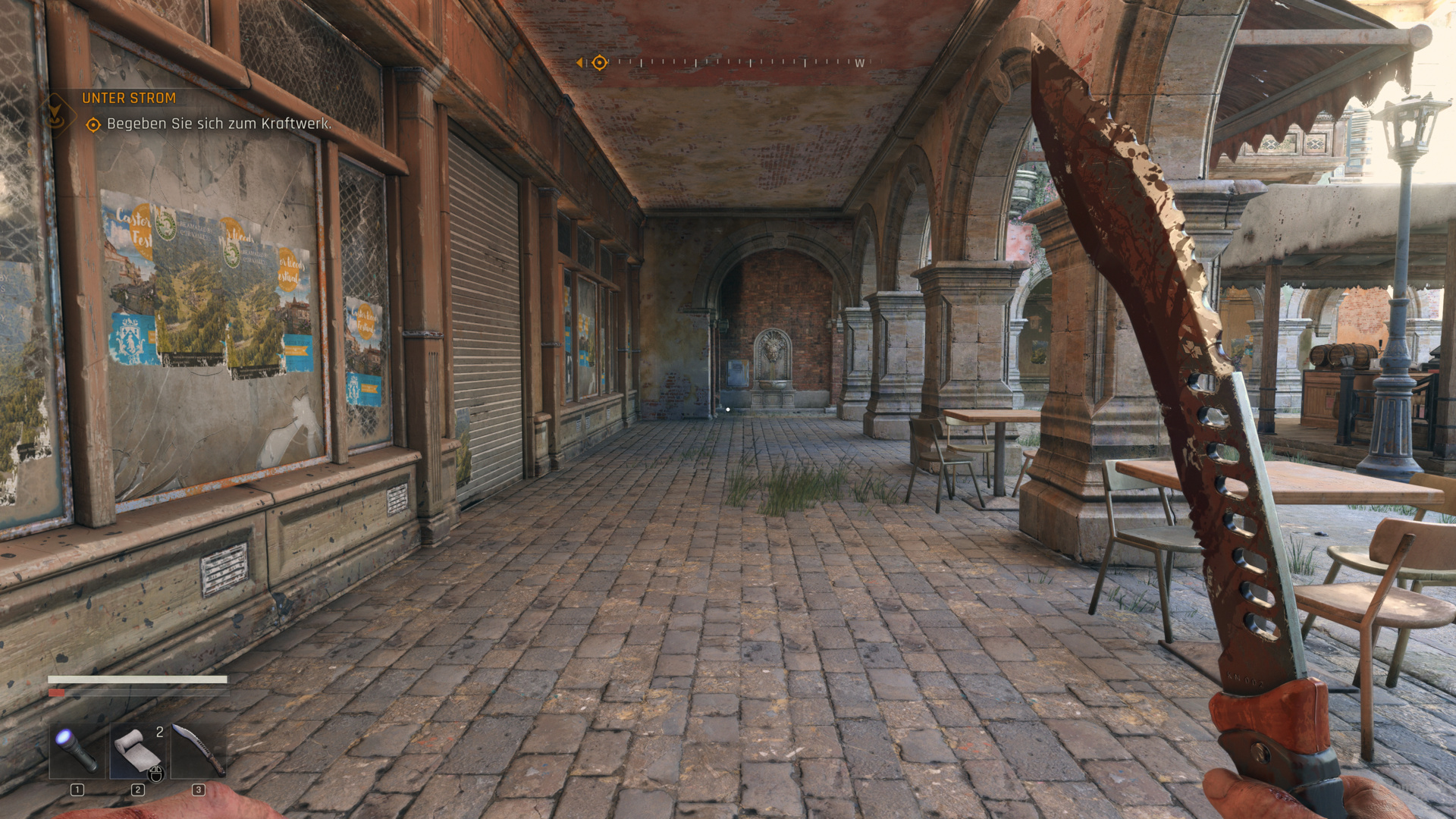Select the UNTER STROM quest title

click(127, 98)
